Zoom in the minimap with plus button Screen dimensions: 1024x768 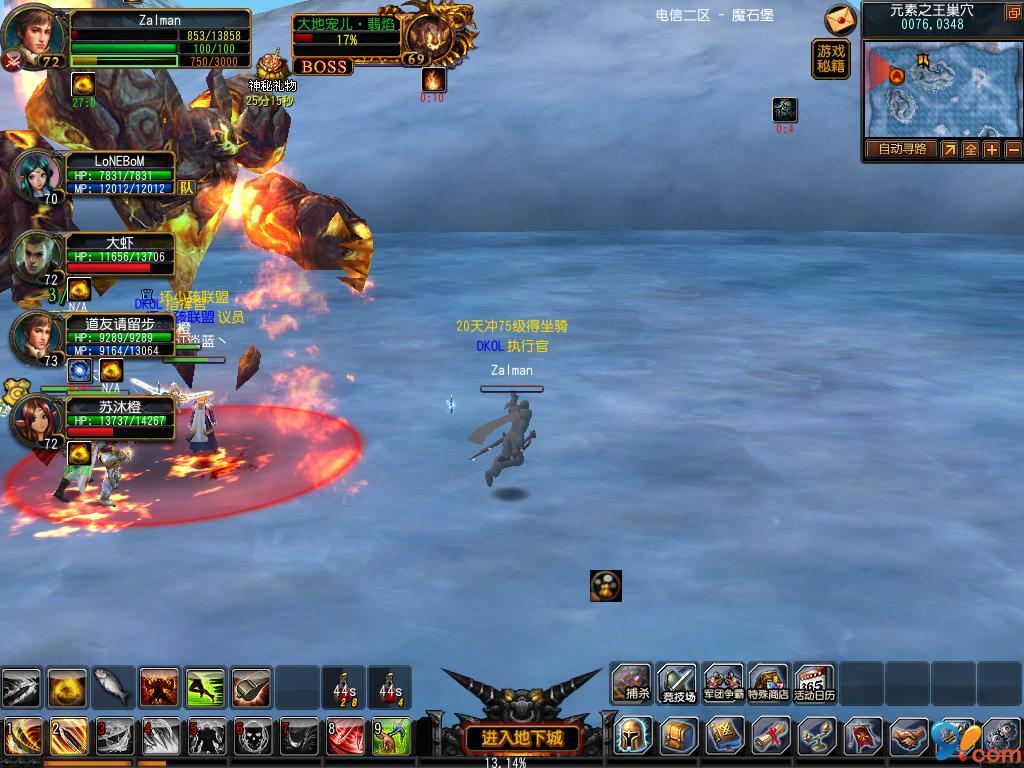[991, 150]
